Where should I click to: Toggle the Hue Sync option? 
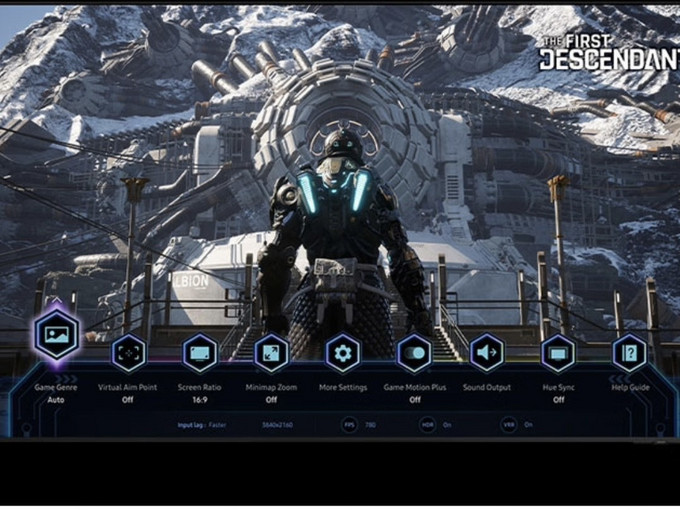click(558, 353)
